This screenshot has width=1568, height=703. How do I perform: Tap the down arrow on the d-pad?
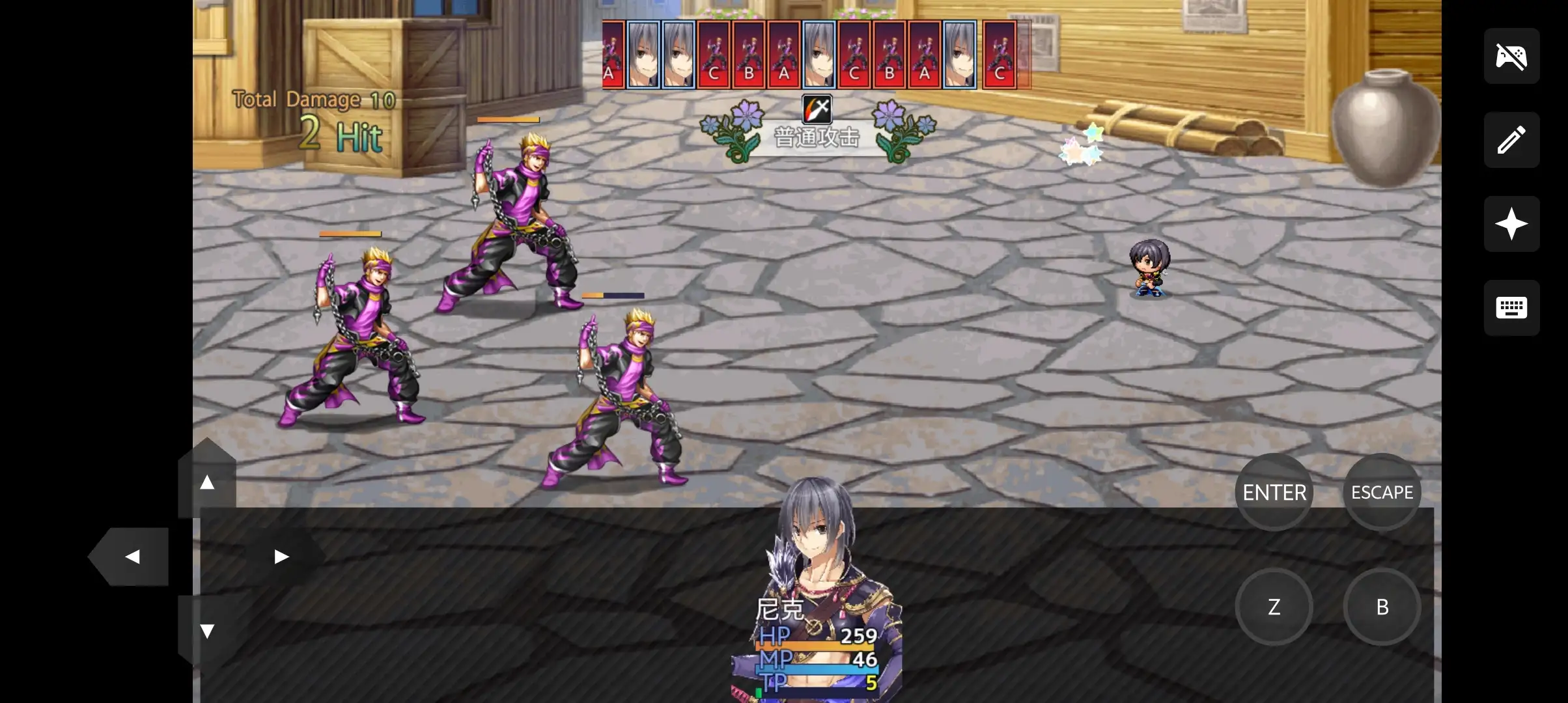[x=207, y=630]
